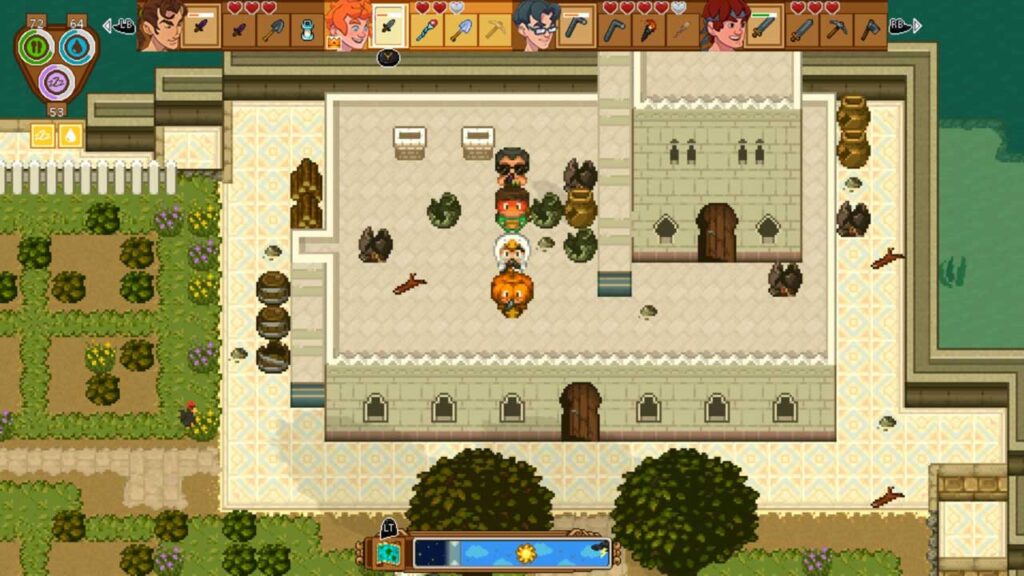1024x576 pixels.
Task: Select the hand axe slot
Action: point(870,30)
